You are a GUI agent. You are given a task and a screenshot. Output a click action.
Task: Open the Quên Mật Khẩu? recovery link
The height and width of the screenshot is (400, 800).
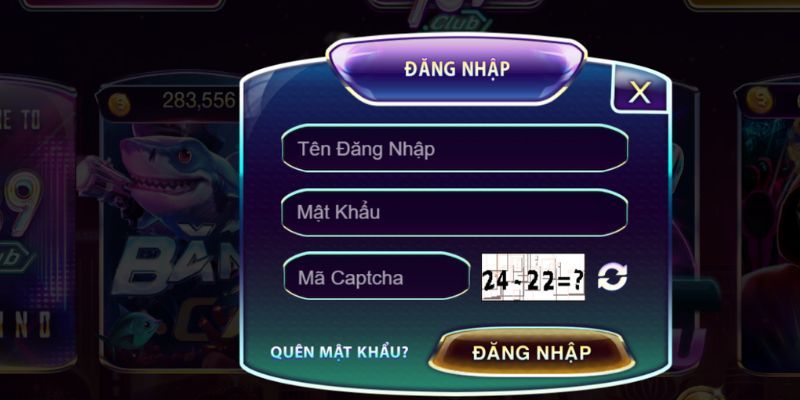(x=339, y=353)
